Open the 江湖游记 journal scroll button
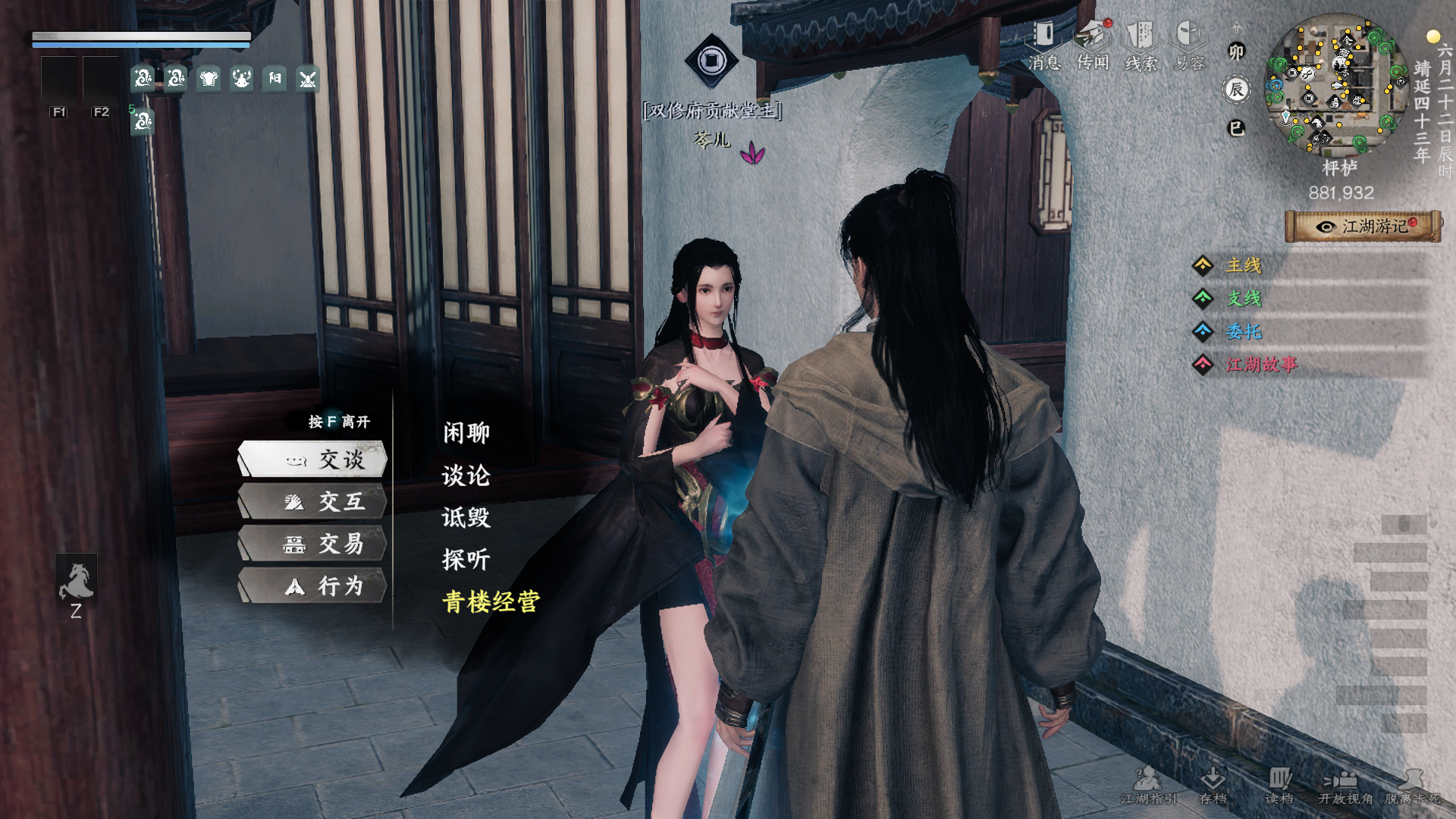Image resolution: width=1456 pixels, height=819 pixels. coord(1363,226)
